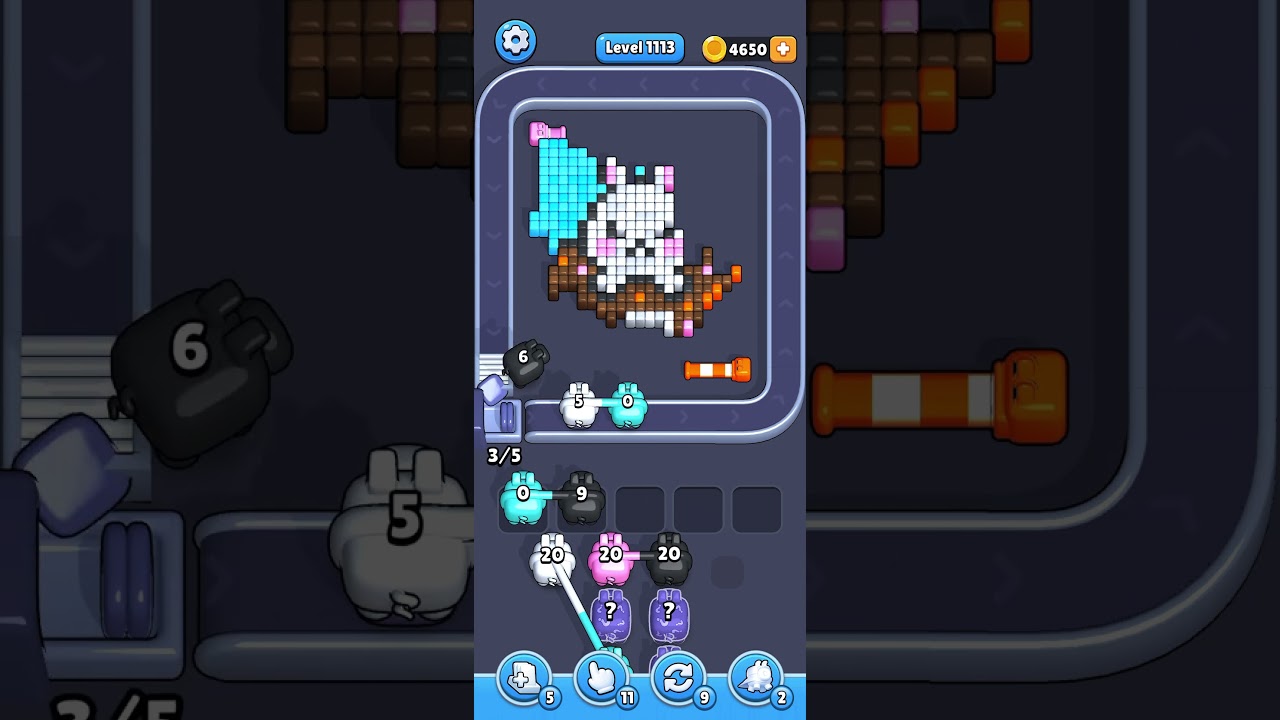Viewport: 1280px width, 720px height.
Task: Use the bunny vacuum power-up with 2 charges
Action: pyautogui.click(x=756, y=677)
